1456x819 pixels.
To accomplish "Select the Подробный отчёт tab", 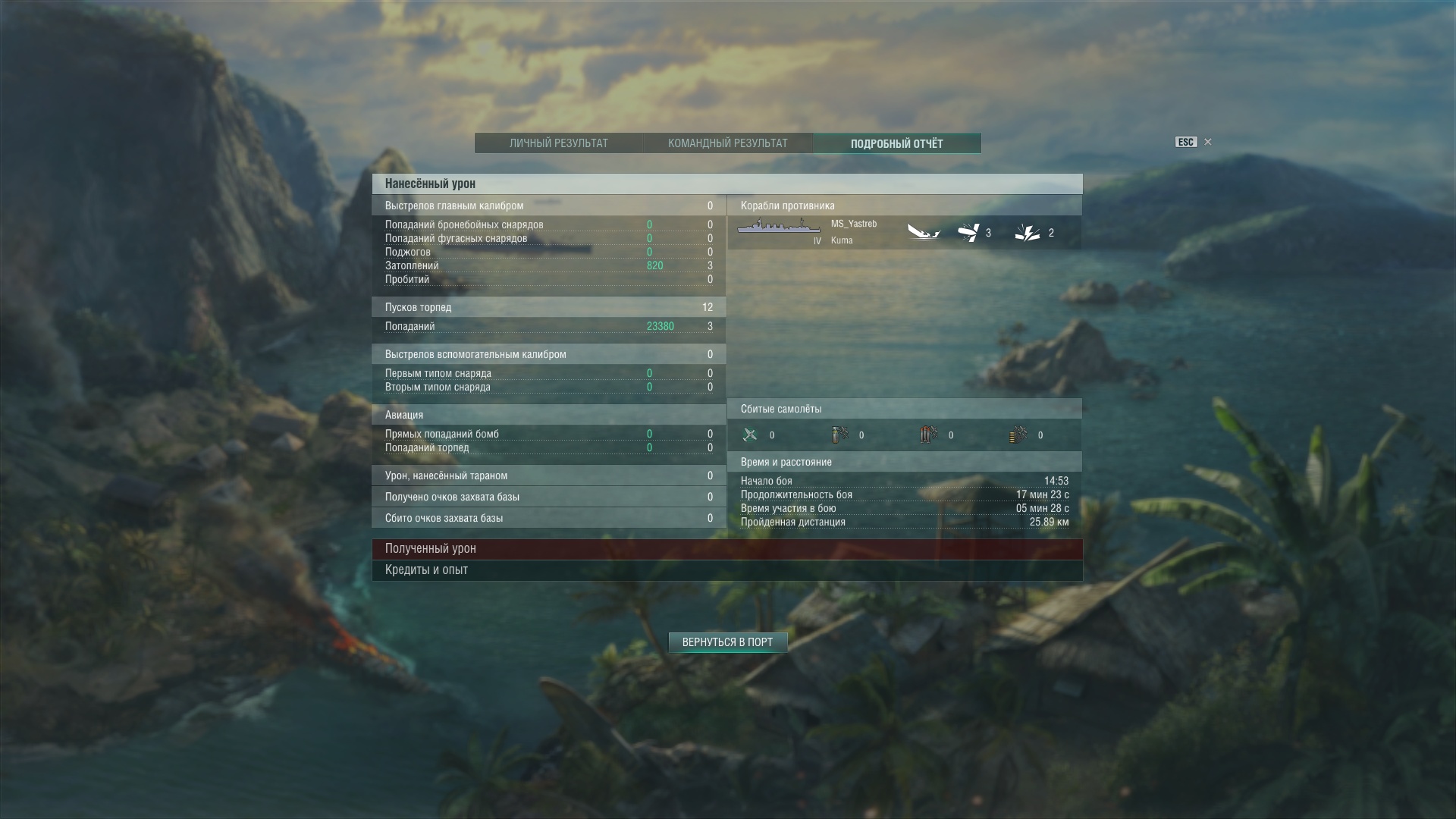I will tap(896, 143).
